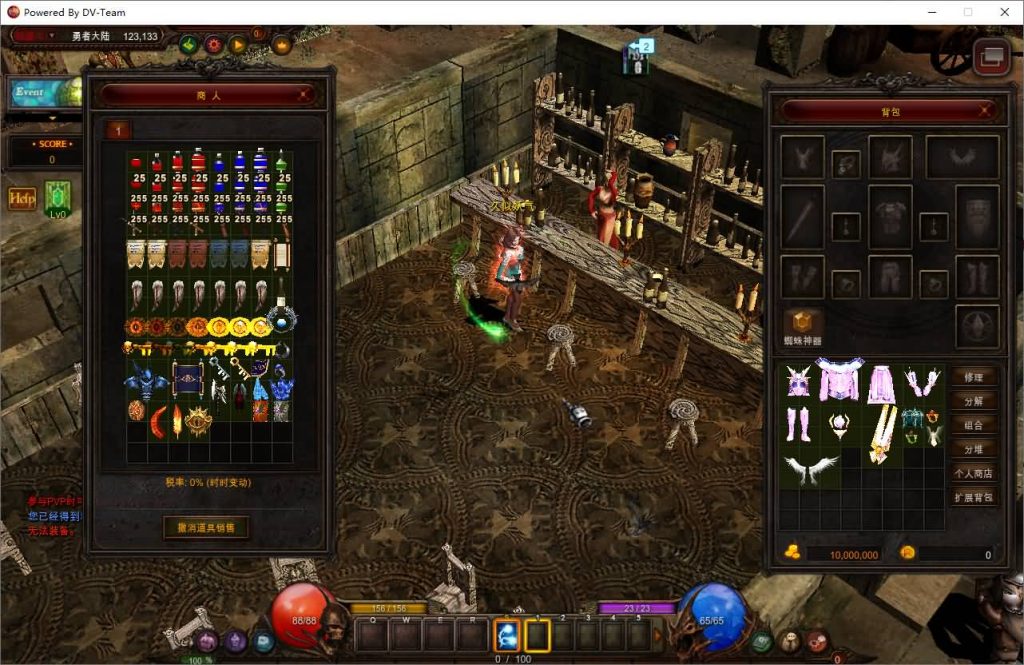
Task: Click the 分解 dismantle button
Action: tap(973, 401)
